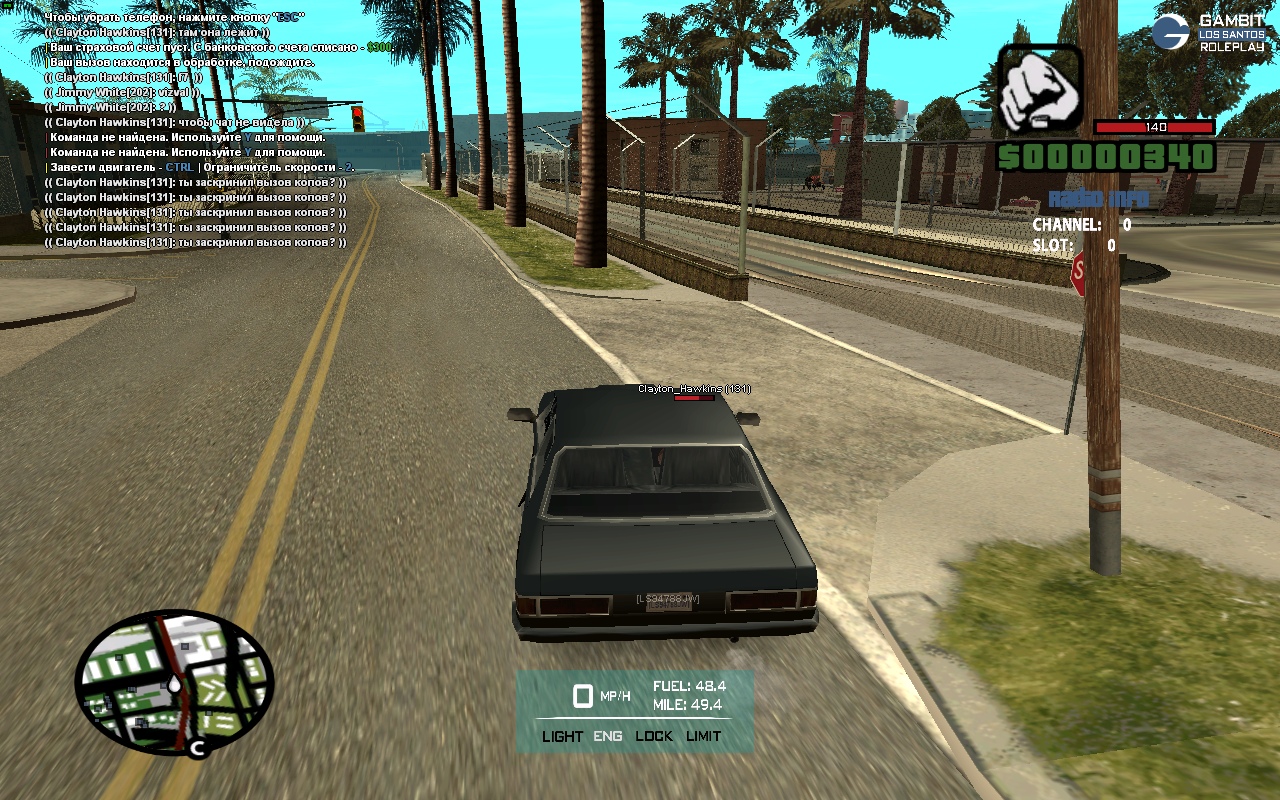The image size is (1280, 800).
Task: Click the circular radar minimap
Action: point(174,683)
